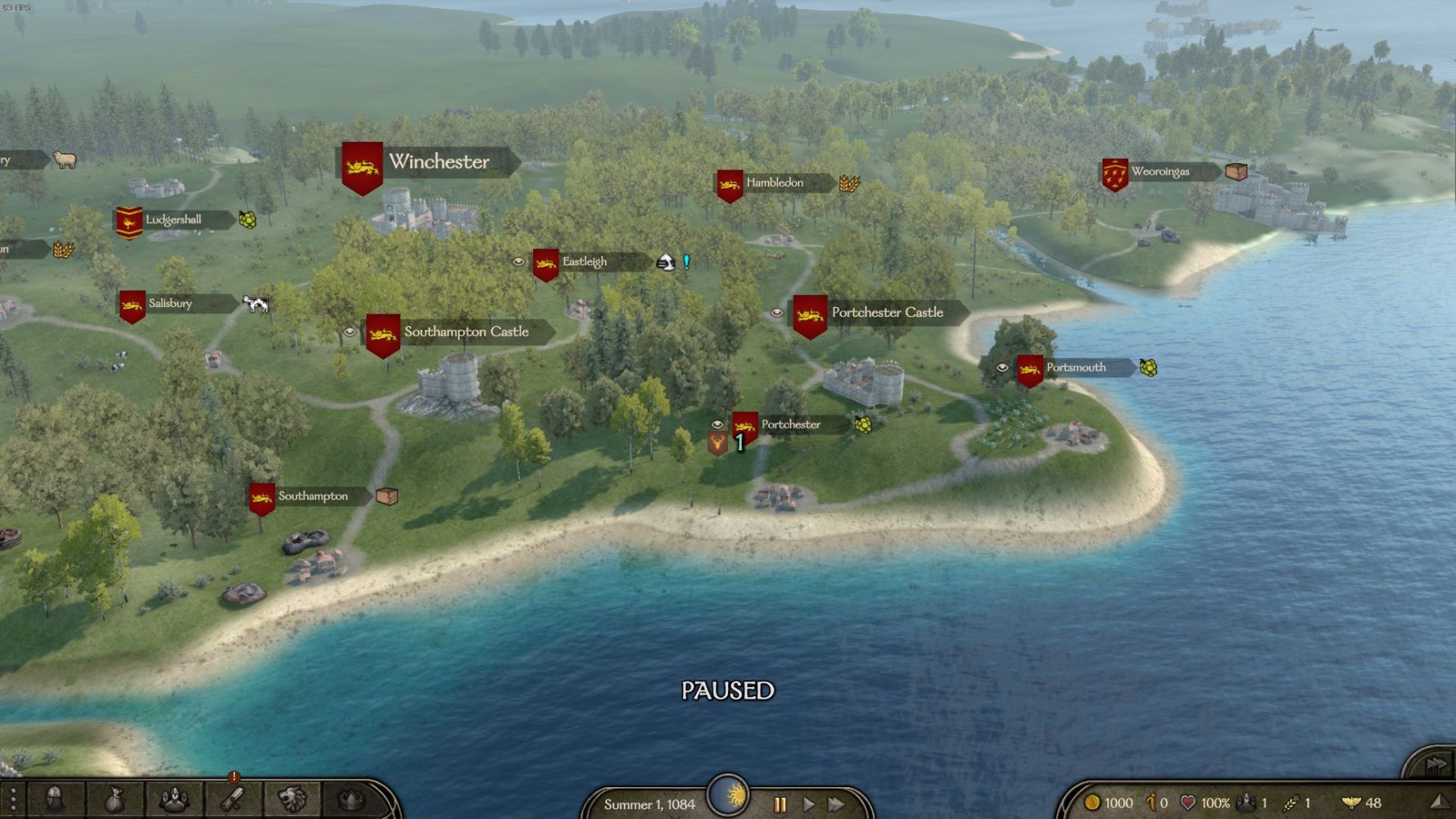Select the Hambledon village nameplate
Viewport: 1456px width, 819px height.
(x=774, y=183)
